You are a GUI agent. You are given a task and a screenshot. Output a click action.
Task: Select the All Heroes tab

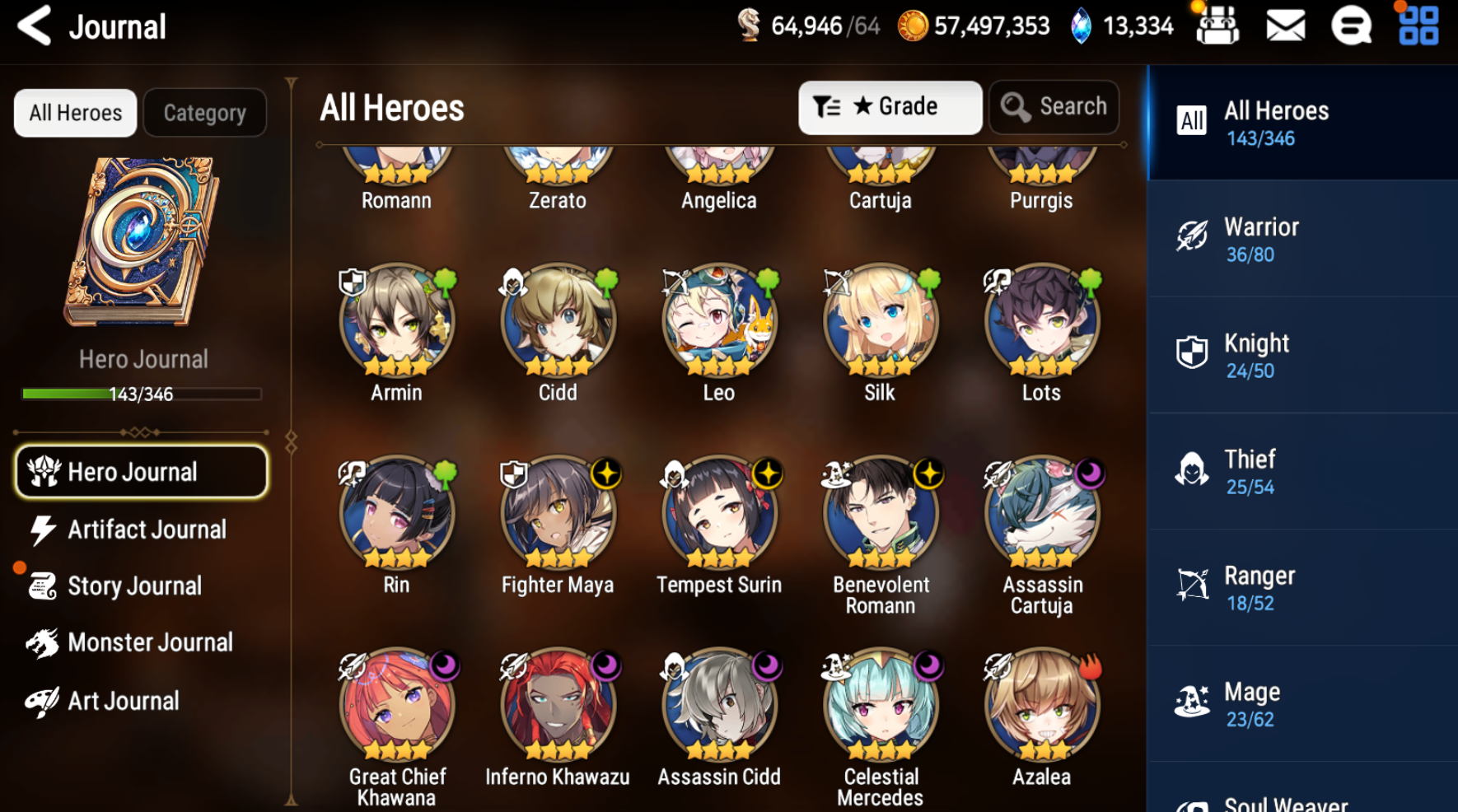click(75, 113)
